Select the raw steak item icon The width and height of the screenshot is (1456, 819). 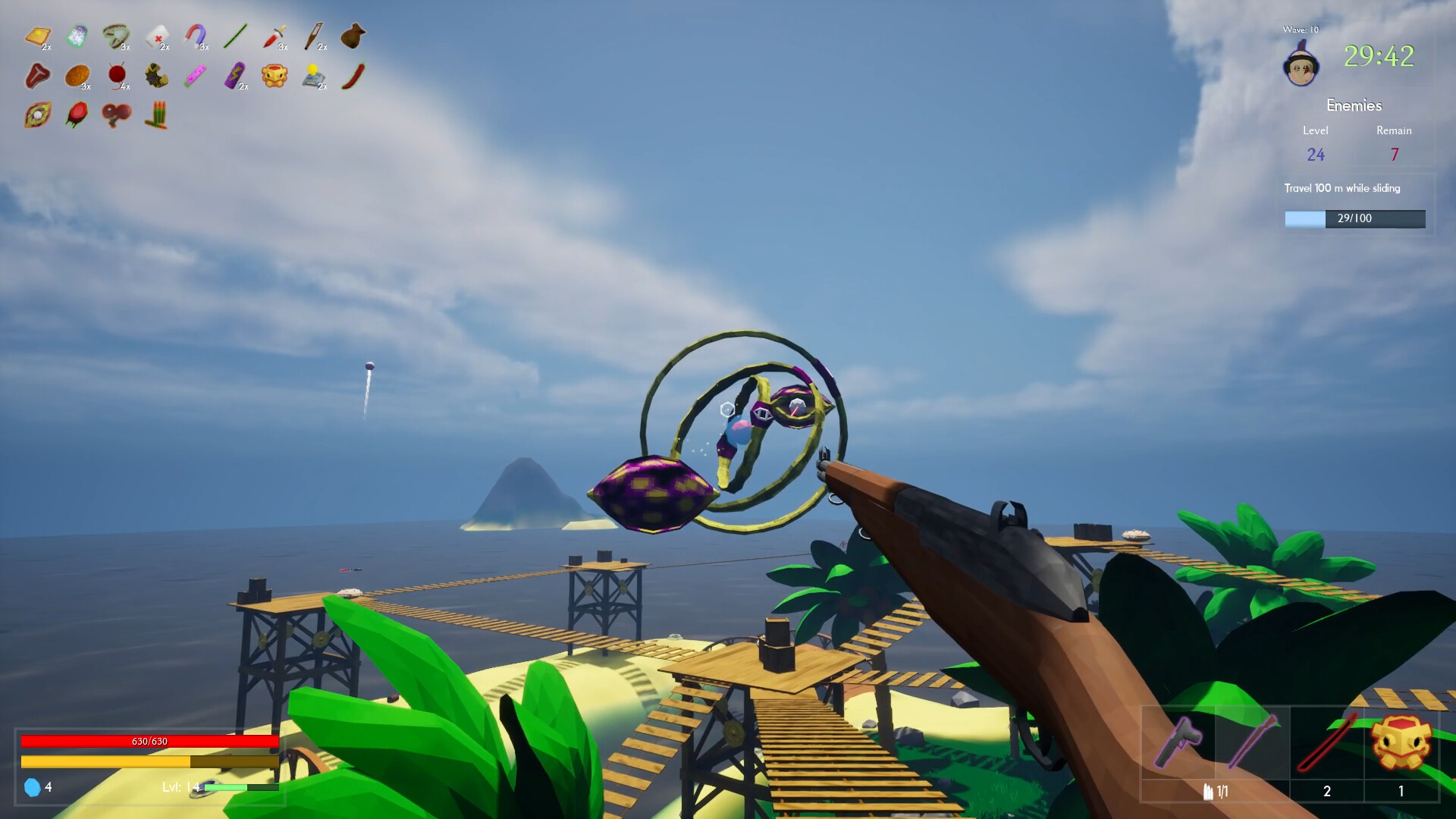(x=39, y=75)
